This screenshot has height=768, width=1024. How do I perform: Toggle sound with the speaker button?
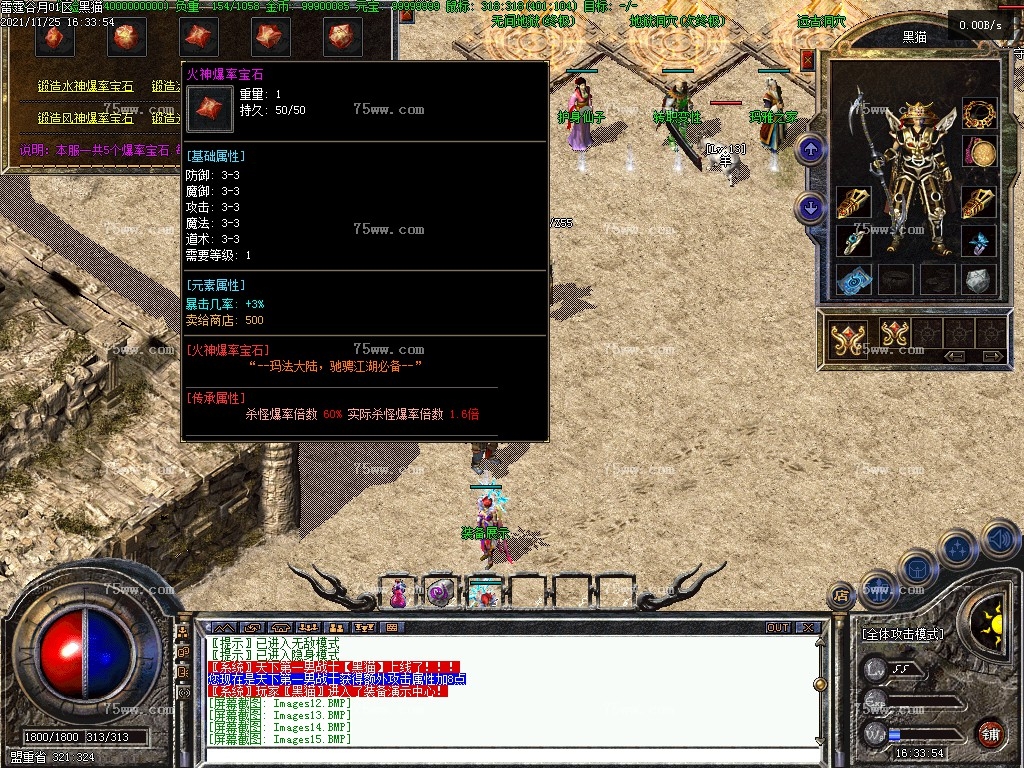(999, 540)
